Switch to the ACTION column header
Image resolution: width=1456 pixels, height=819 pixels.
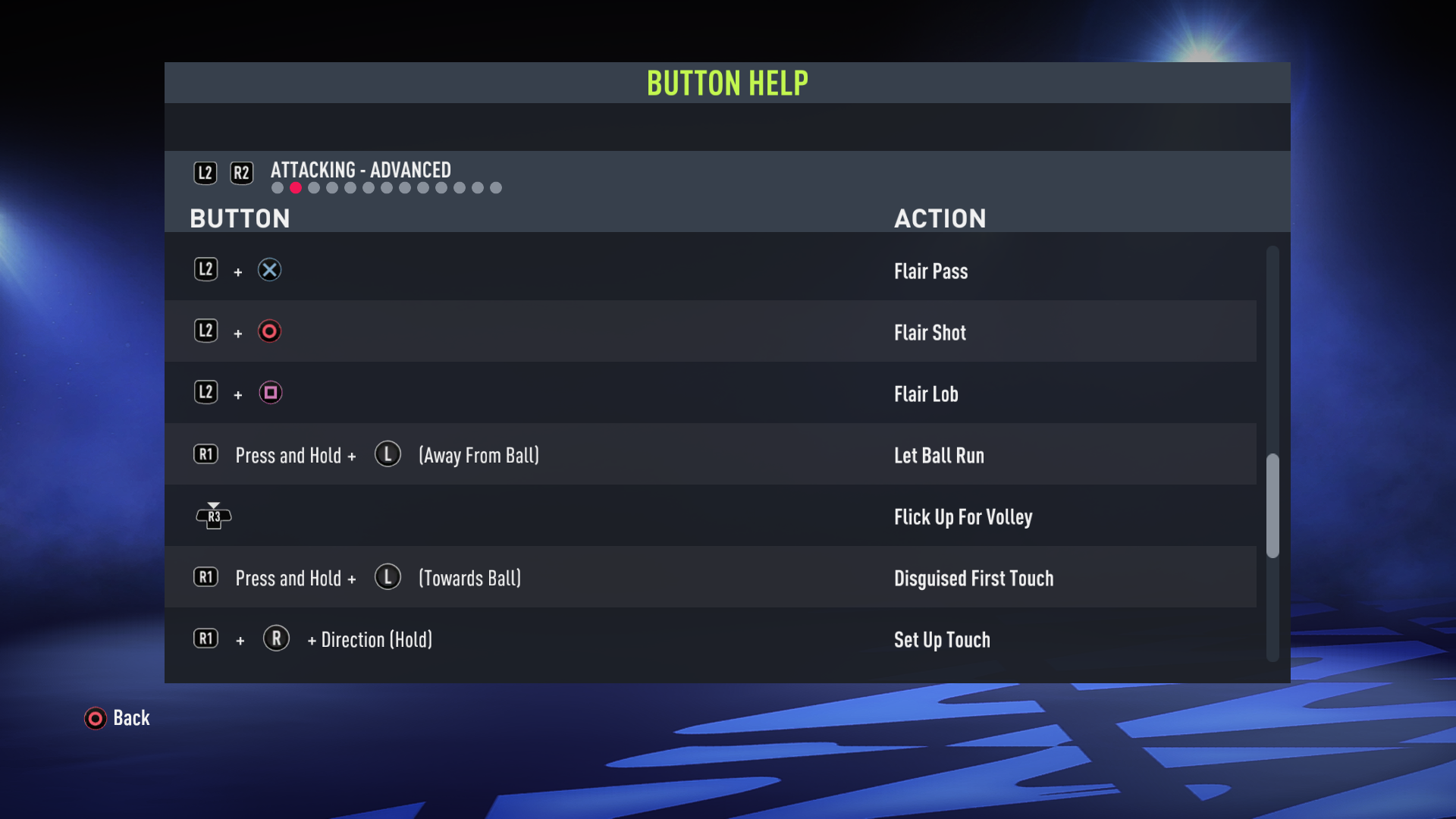coord(940,218)
